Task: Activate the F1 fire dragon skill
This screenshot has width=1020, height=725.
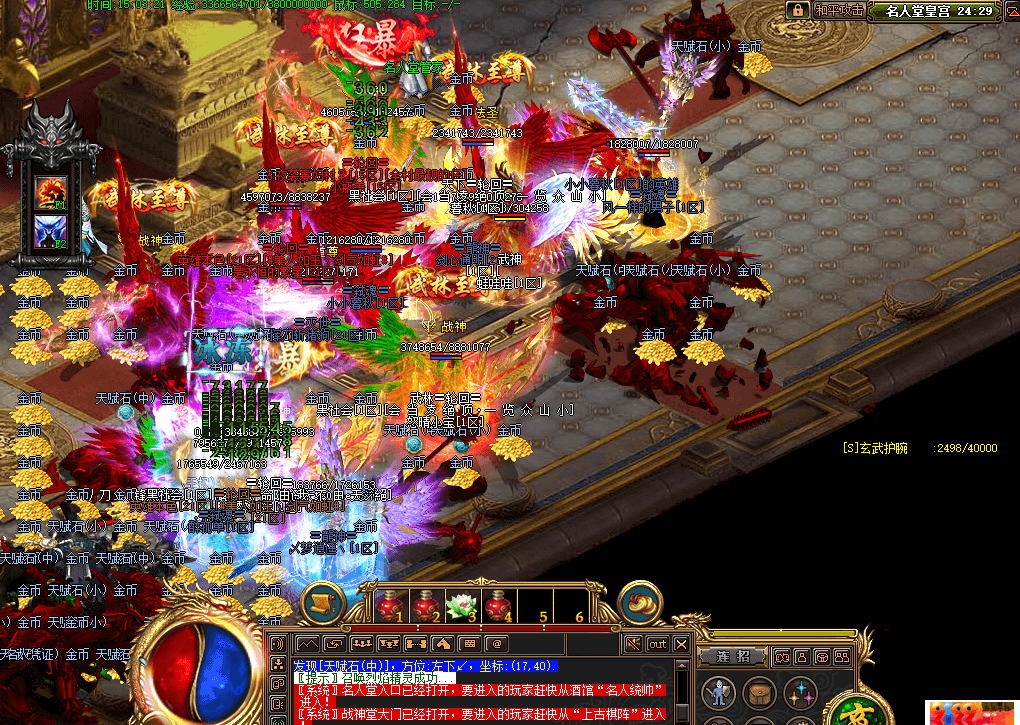Action: pos(49,191)
